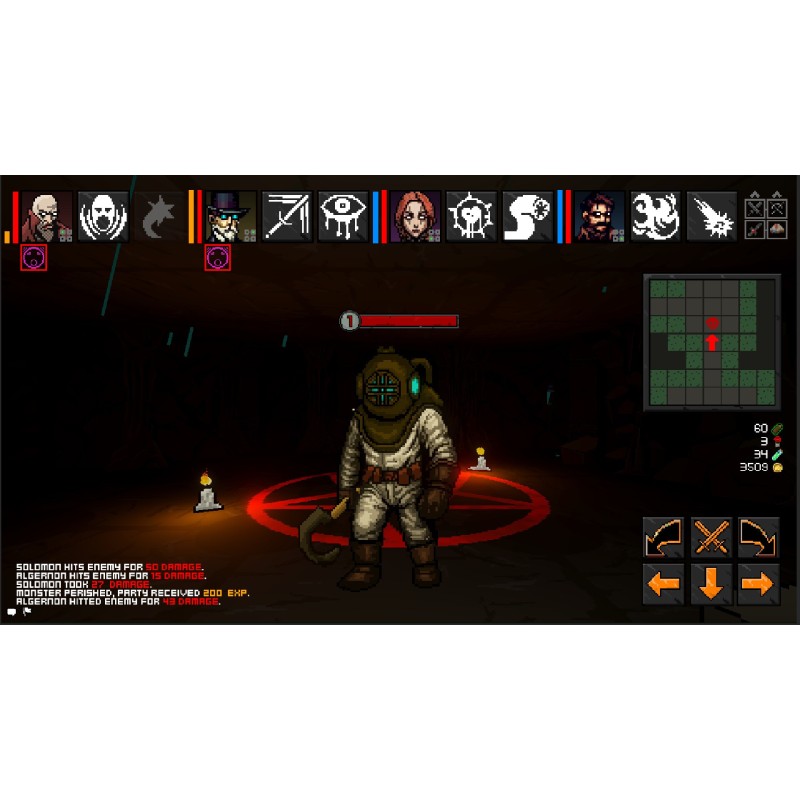The image size is (800, 800).
Task: Use the bow and arrow skill
Action: coord(287,217)
